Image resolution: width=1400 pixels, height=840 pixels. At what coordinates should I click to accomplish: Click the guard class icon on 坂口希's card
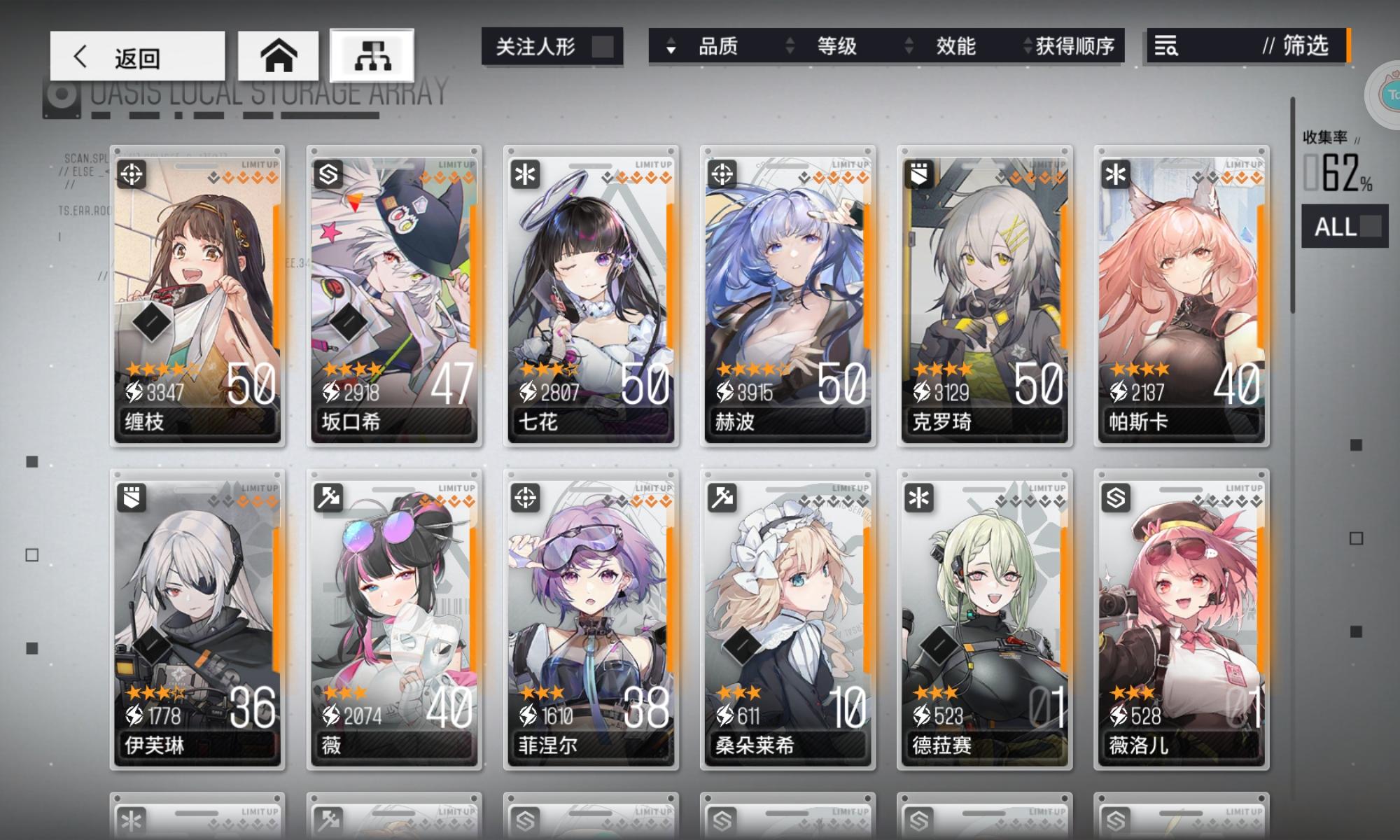(328, 174)
